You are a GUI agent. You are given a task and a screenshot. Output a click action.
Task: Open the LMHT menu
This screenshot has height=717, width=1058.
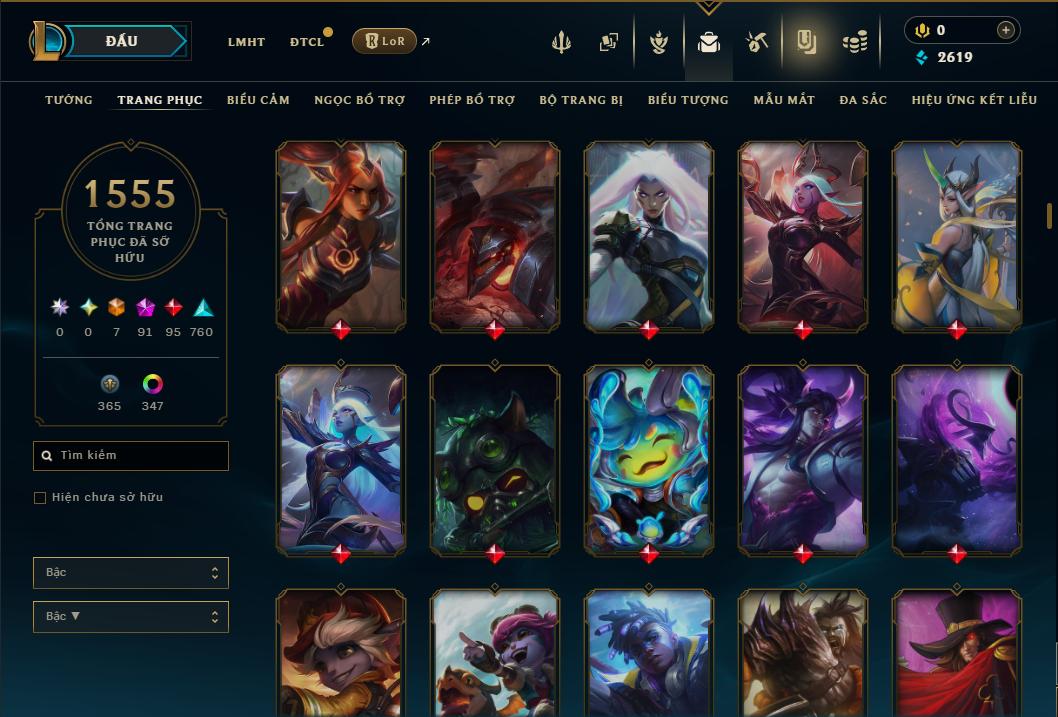(x=246, y=42)
